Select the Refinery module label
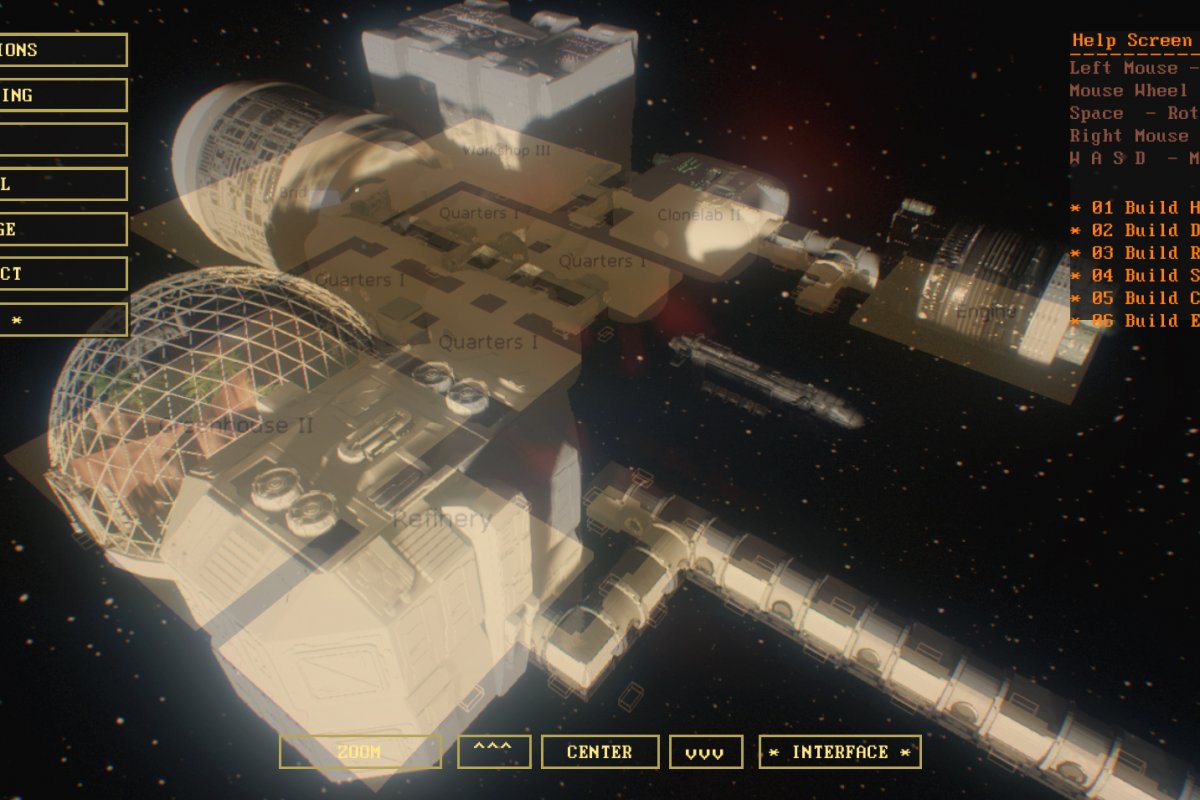 click(442, 519)
